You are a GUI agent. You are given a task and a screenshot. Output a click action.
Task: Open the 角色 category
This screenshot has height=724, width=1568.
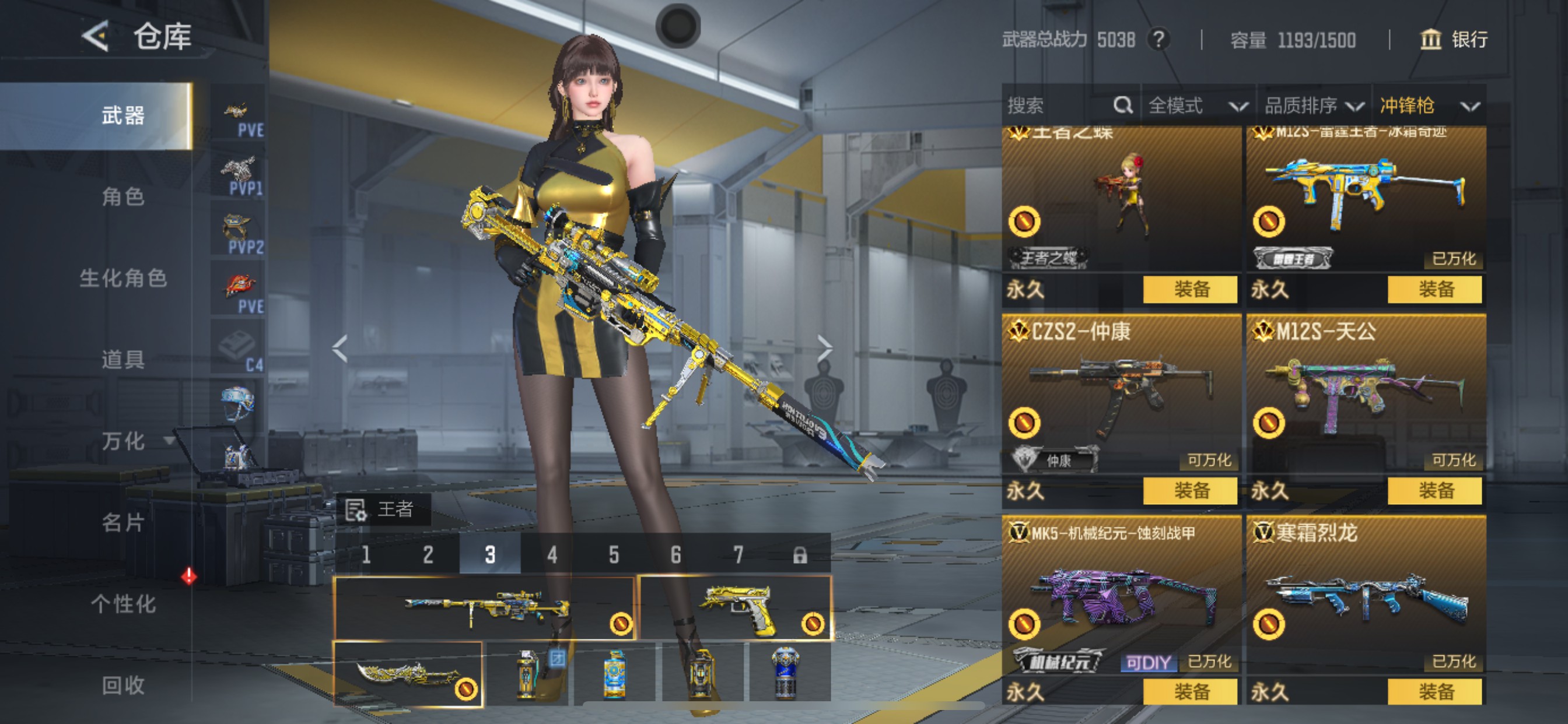[x=123, y=196]
